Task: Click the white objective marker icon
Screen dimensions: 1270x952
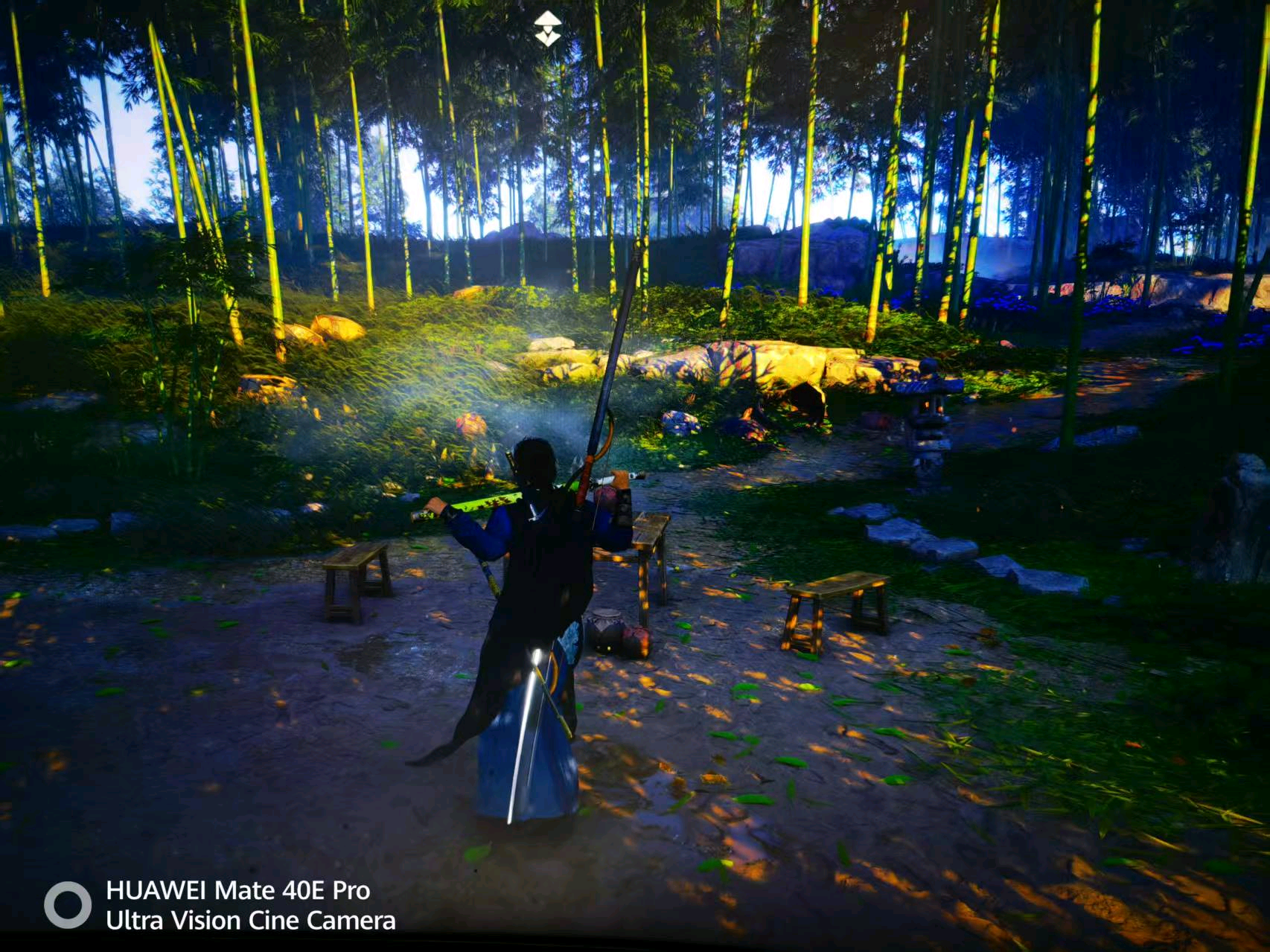Action: 547,28
